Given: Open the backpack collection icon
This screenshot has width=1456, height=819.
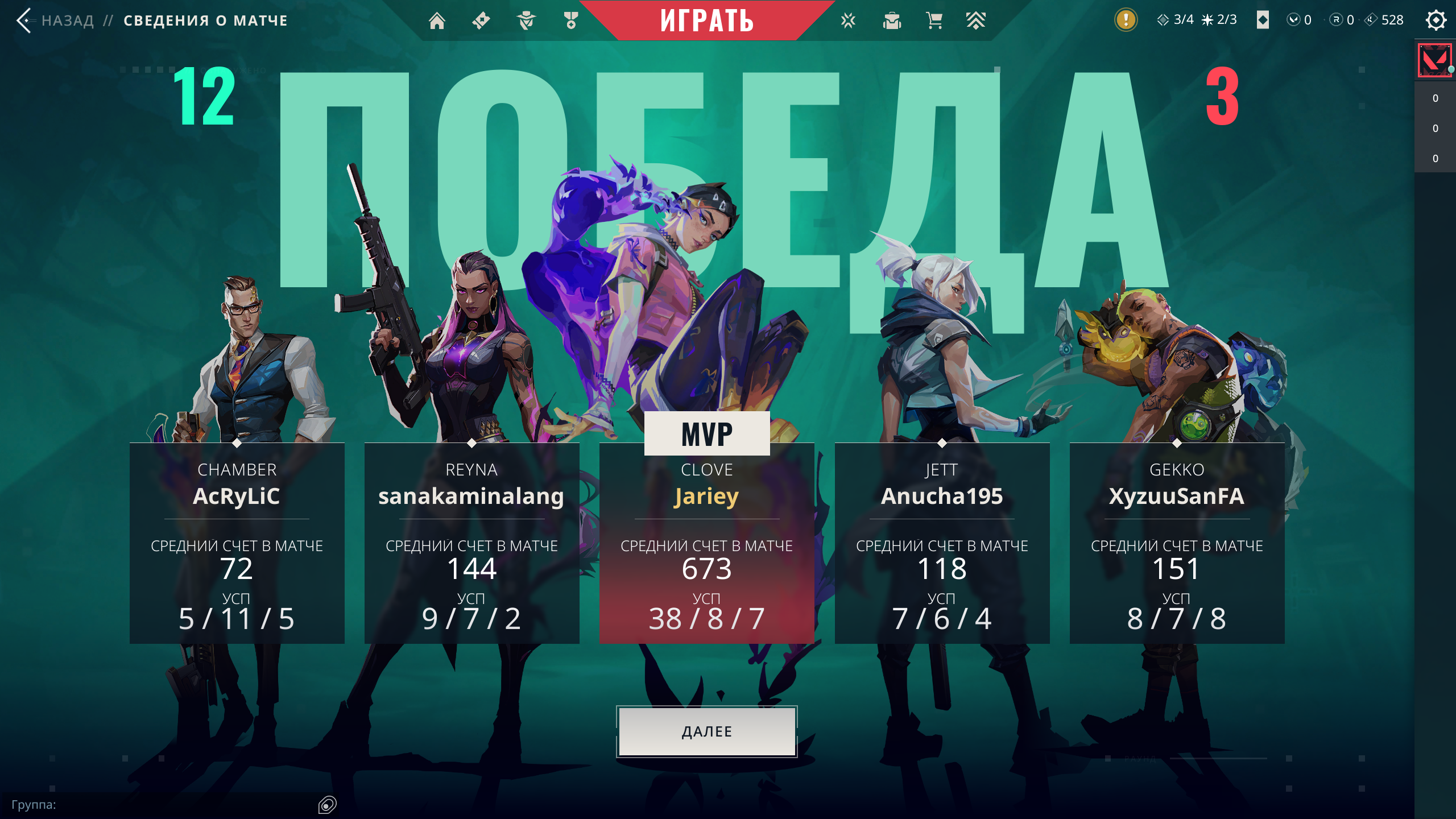Looking at the screenshot, I should pos(892,20).
